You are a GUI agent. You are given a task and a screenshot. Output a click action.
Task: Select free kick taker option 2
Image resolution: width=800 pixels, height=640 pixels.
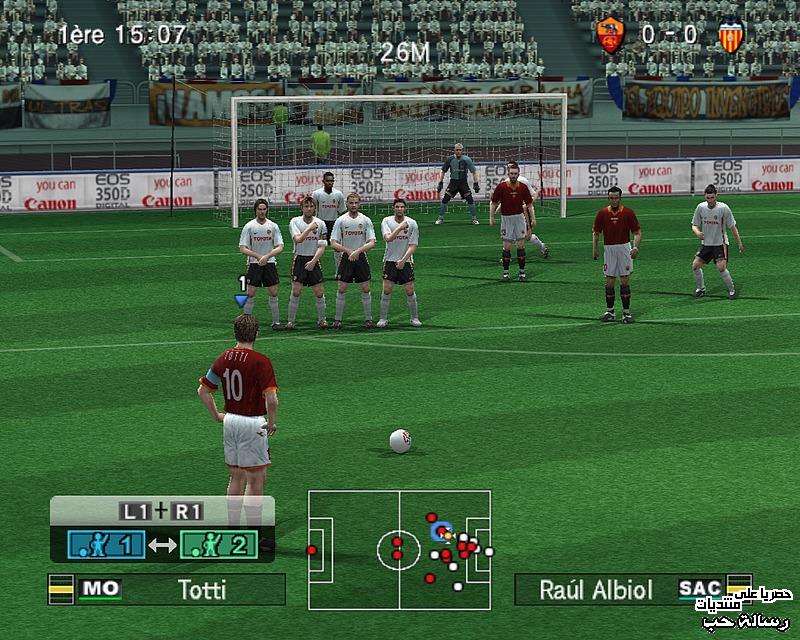coord(219,545)
